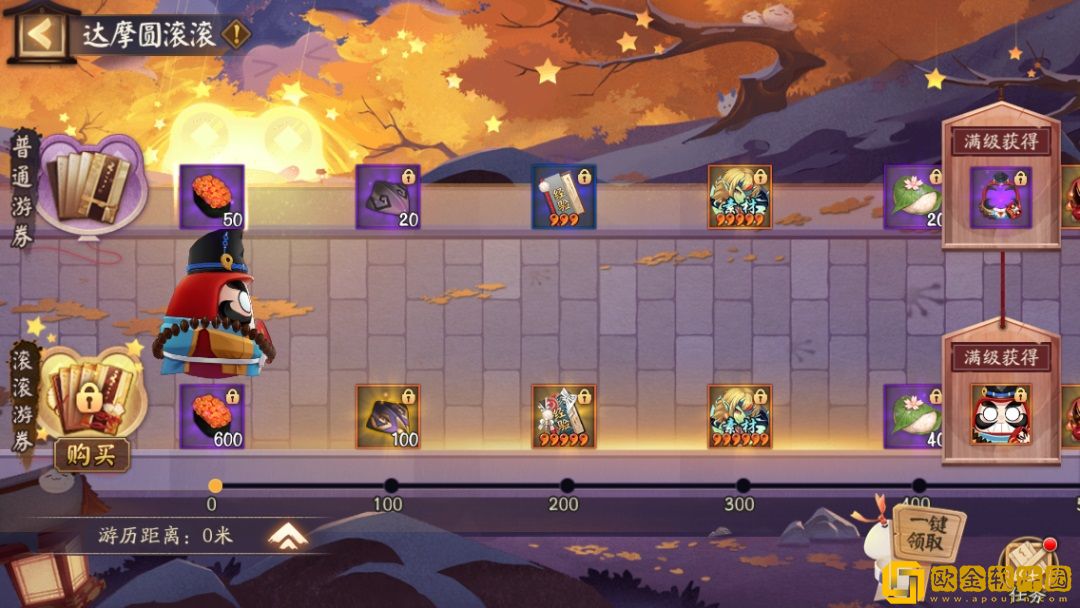Select the lotus rice cake reward with 40

click(x=914, y=416)
